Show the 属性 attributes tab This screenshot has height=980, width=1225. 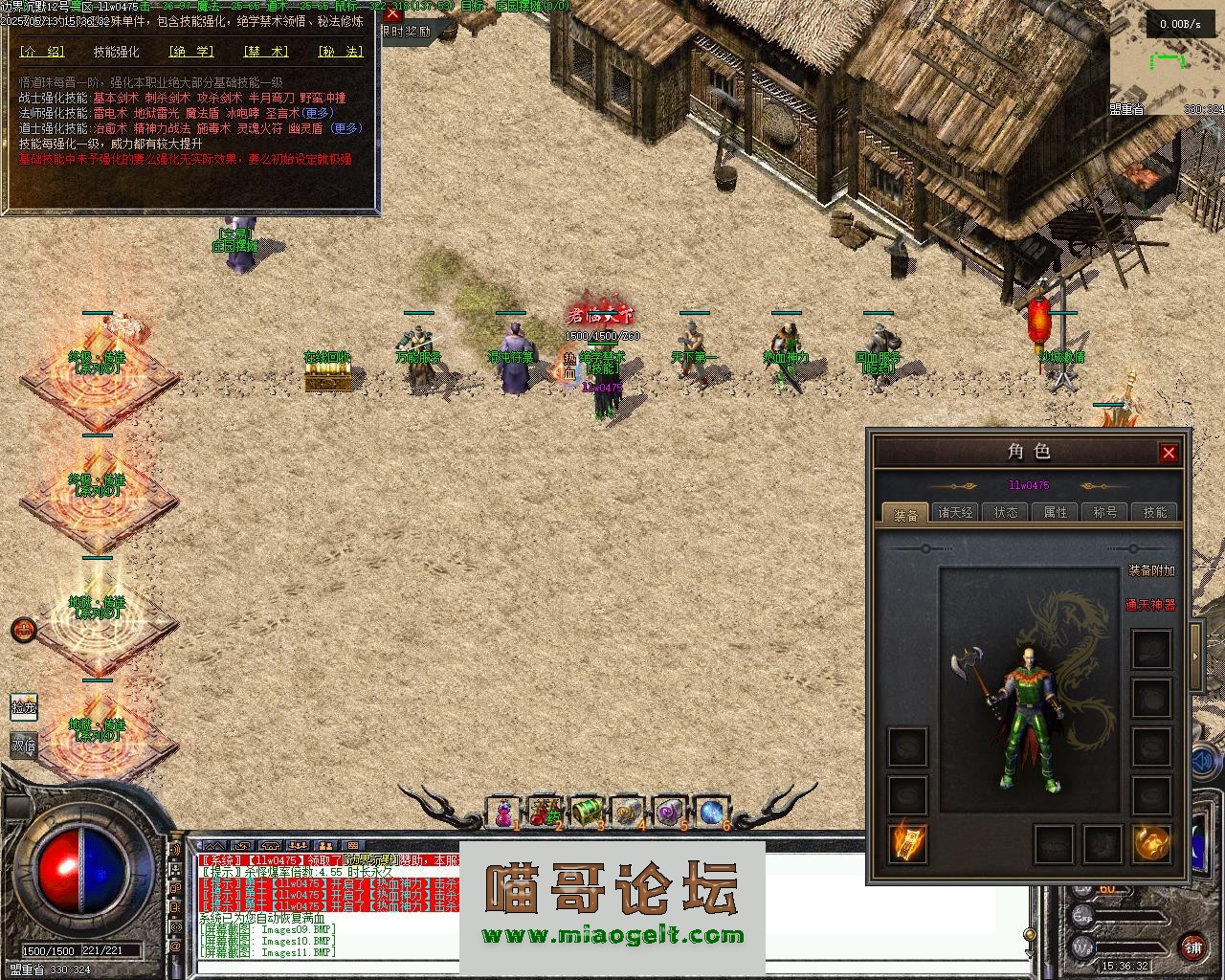point(1056,513)
